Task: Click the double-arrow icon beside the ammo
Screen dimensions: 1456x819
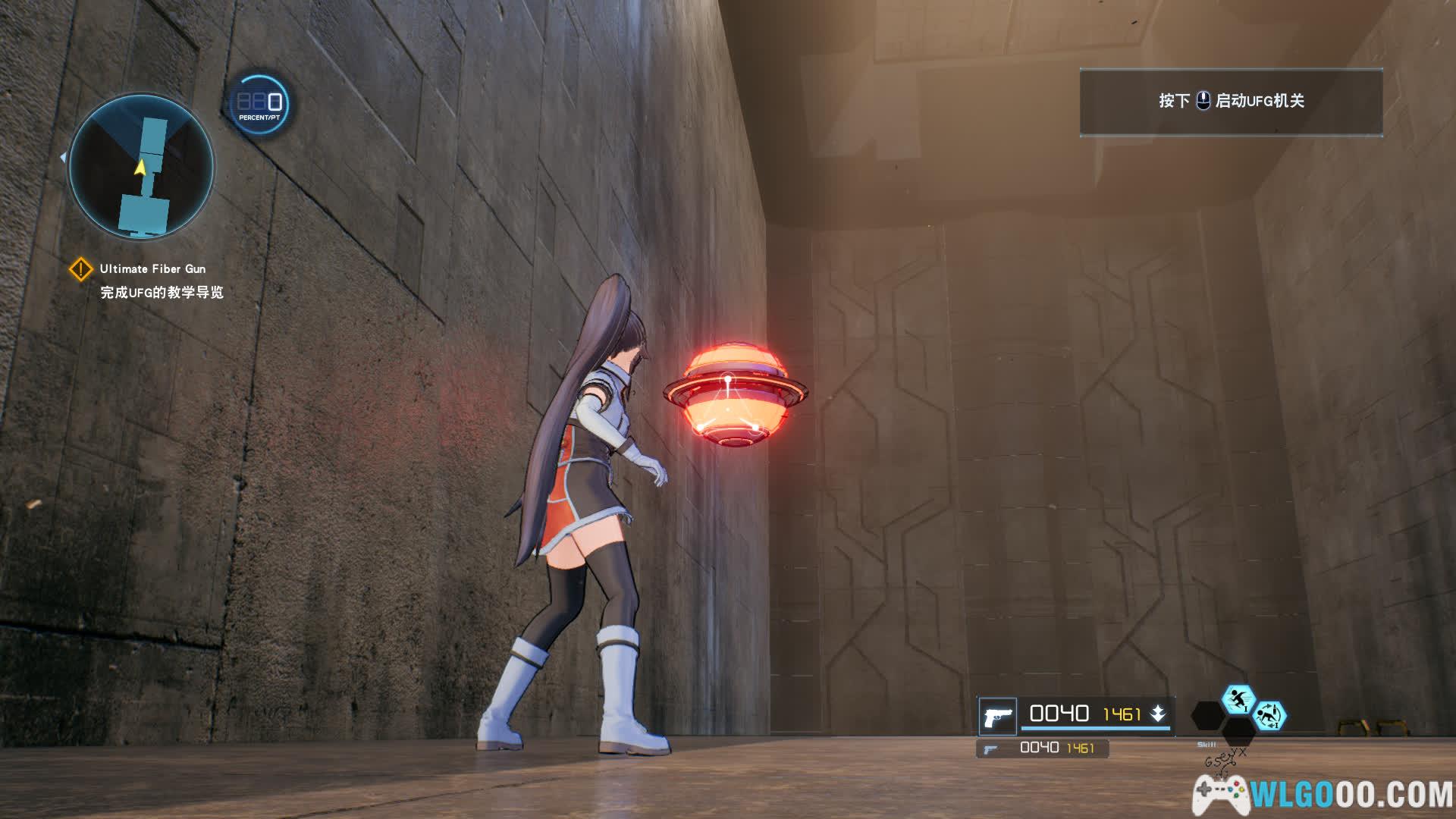Action: pos(1158,714)
